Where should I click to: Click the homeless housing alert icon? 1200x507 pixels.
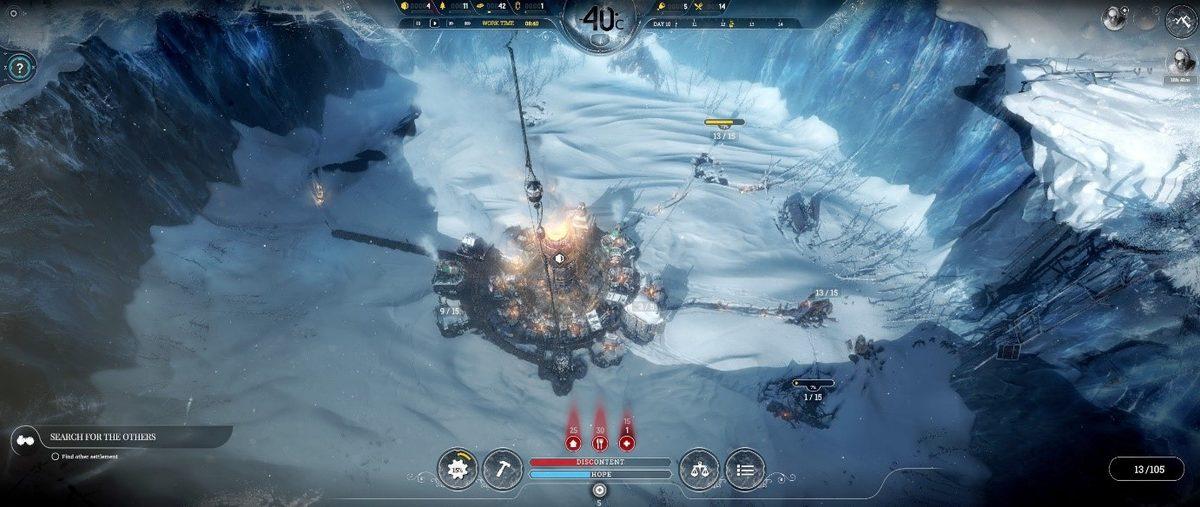573,442
